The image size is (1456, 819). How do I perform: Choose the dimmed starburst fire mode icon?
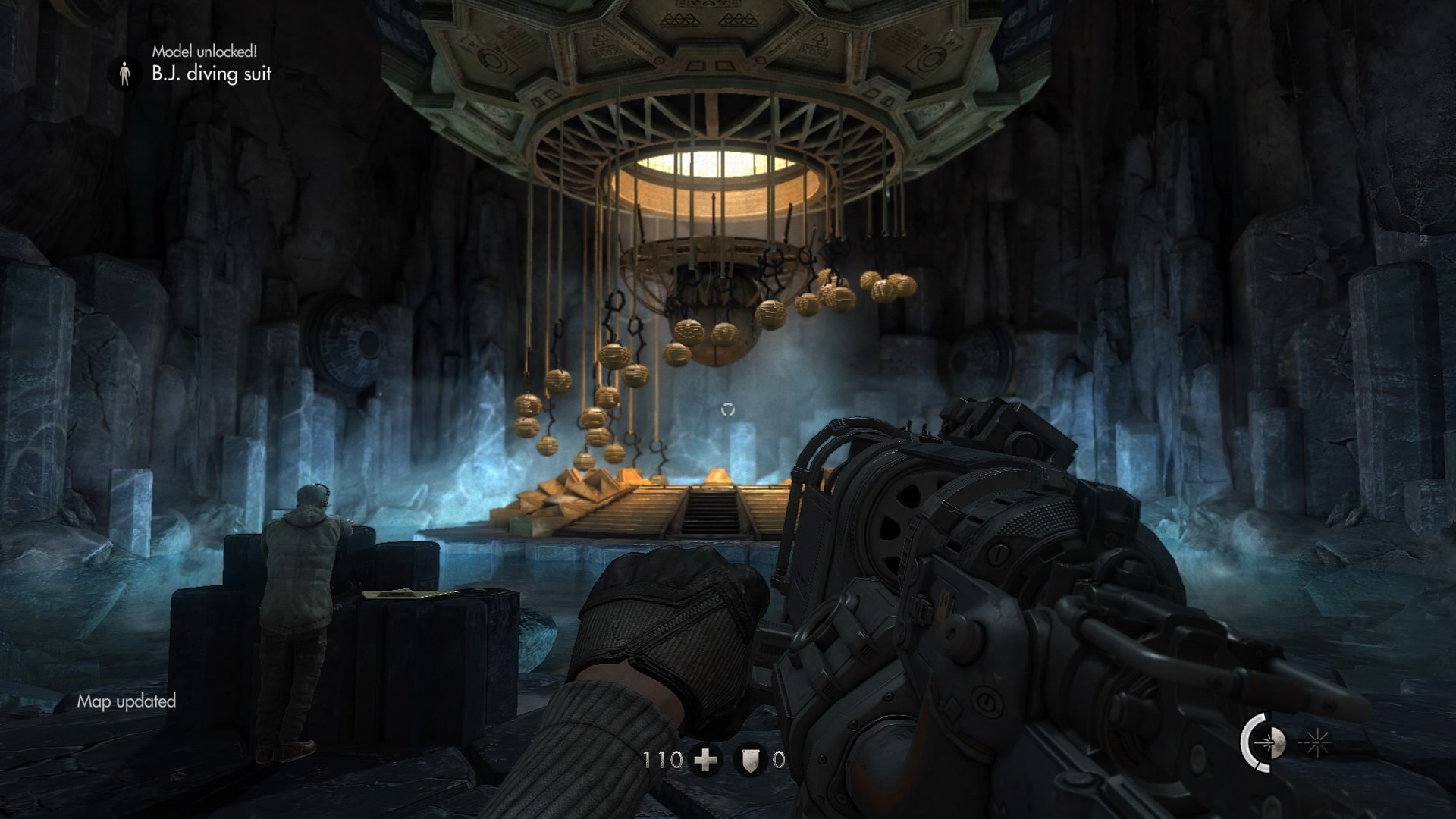1317,744
